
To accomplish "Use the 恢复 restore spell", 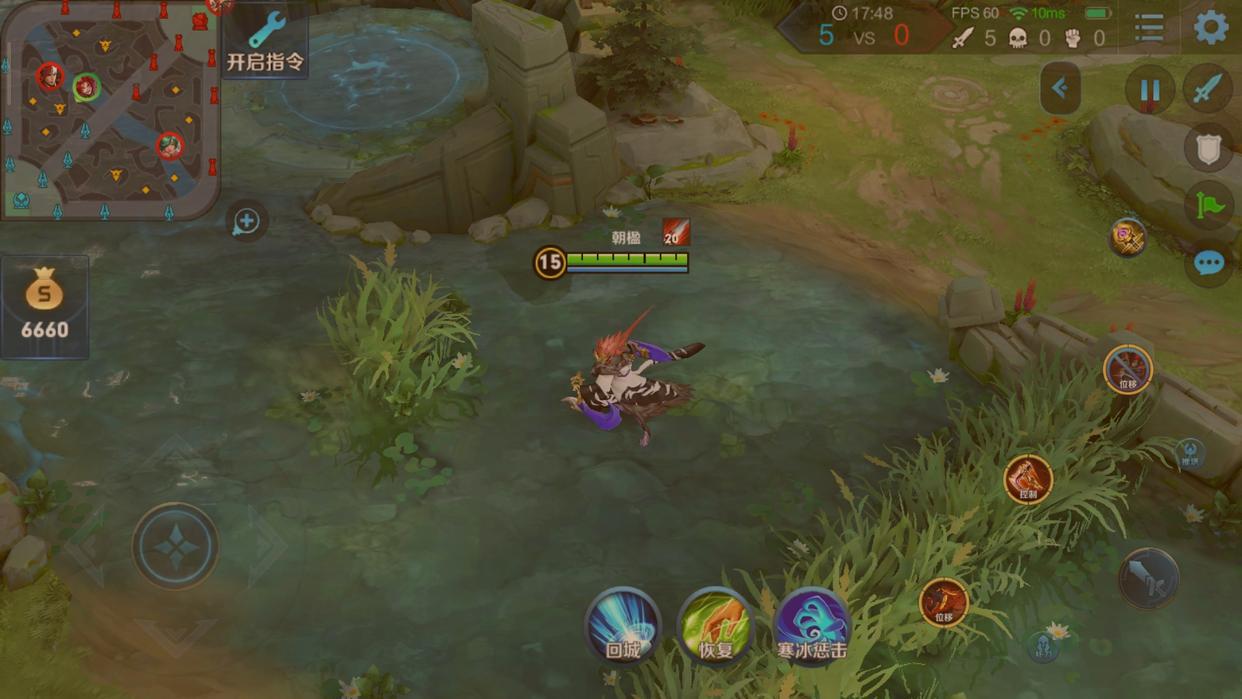I will tap(715, 626).
